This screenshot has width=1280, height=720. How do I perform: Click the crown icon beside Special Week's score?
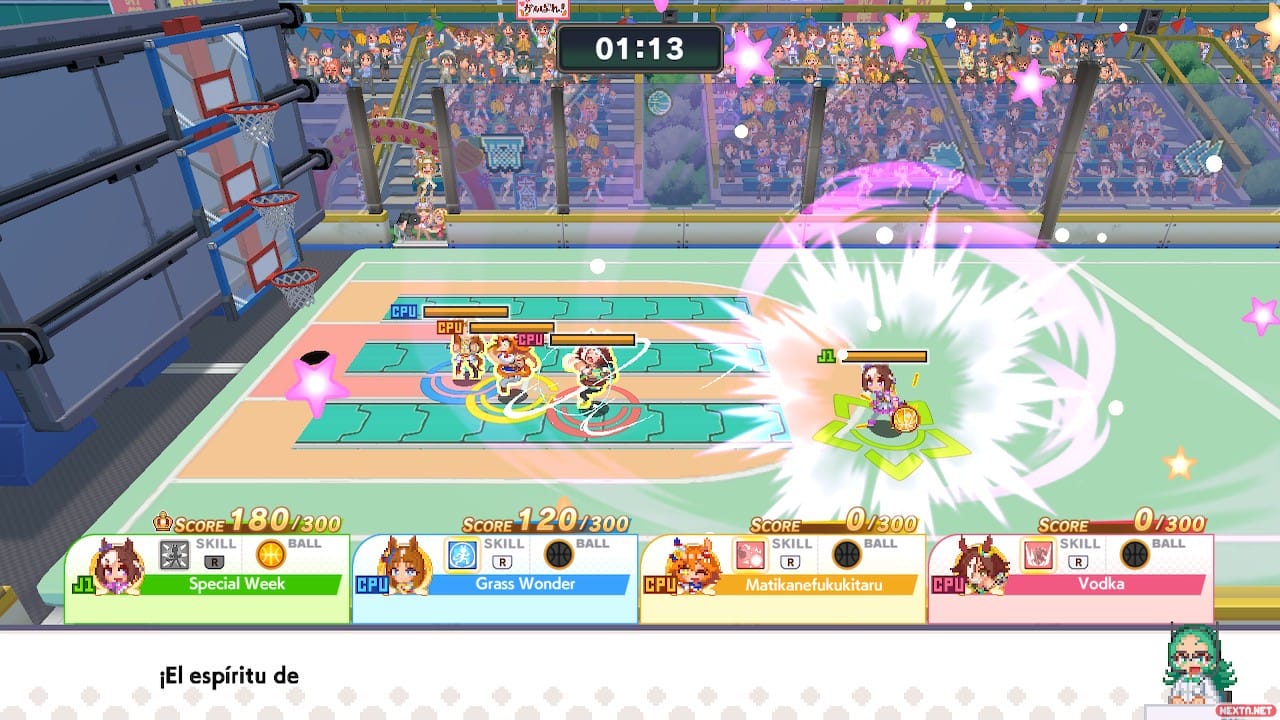point(164,519)
